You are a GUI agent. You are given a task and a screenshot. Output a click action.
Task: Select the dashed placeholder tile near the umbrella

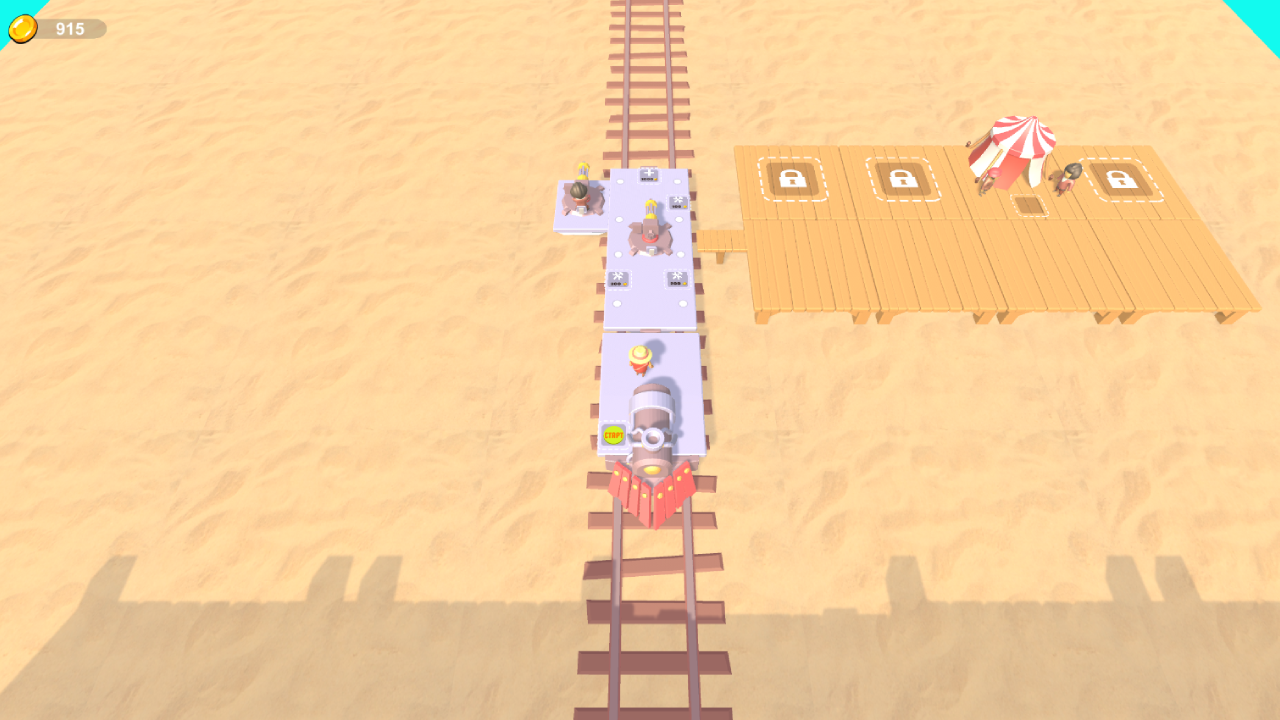(1029, 205)
